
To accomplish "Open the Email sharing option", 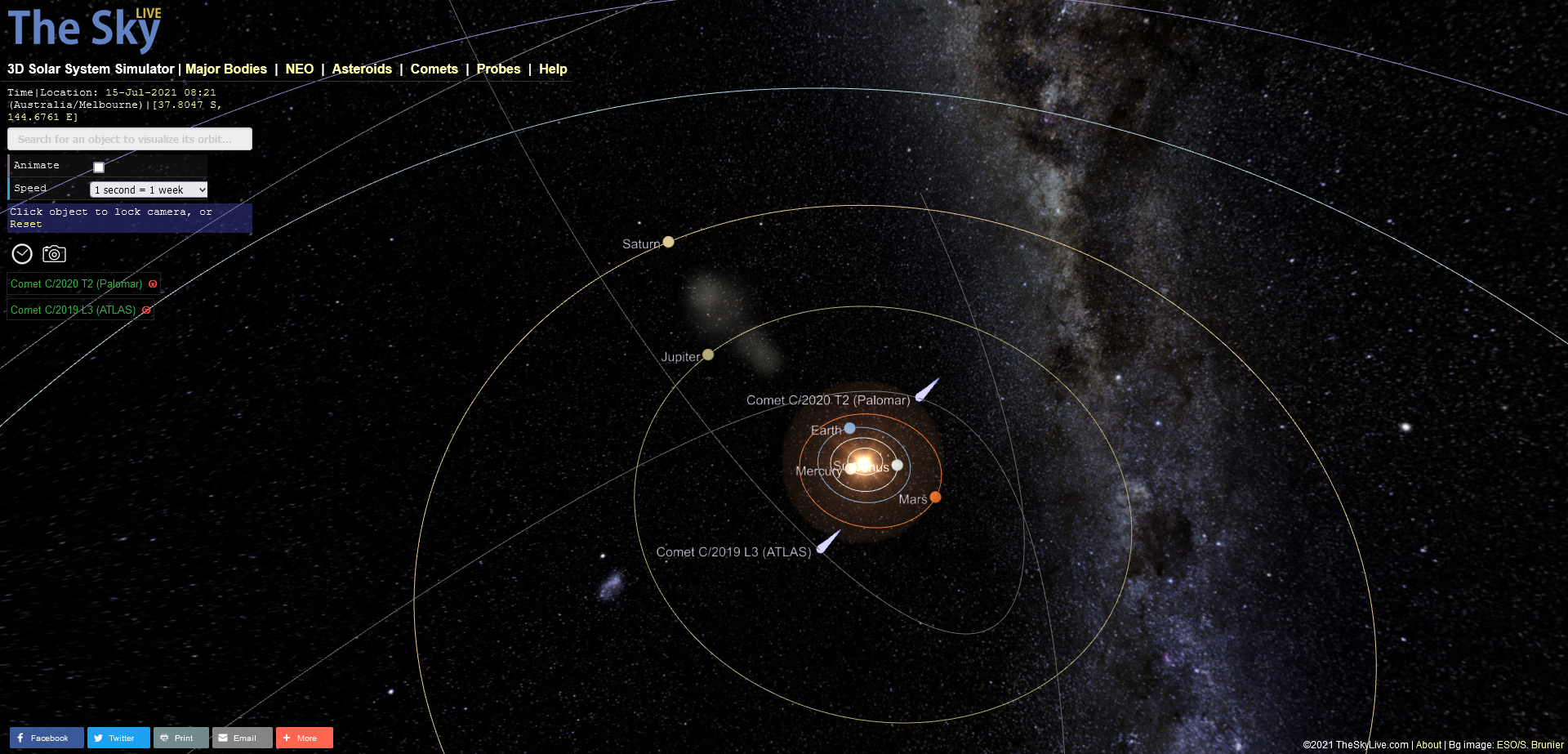I will coord(242,737).
